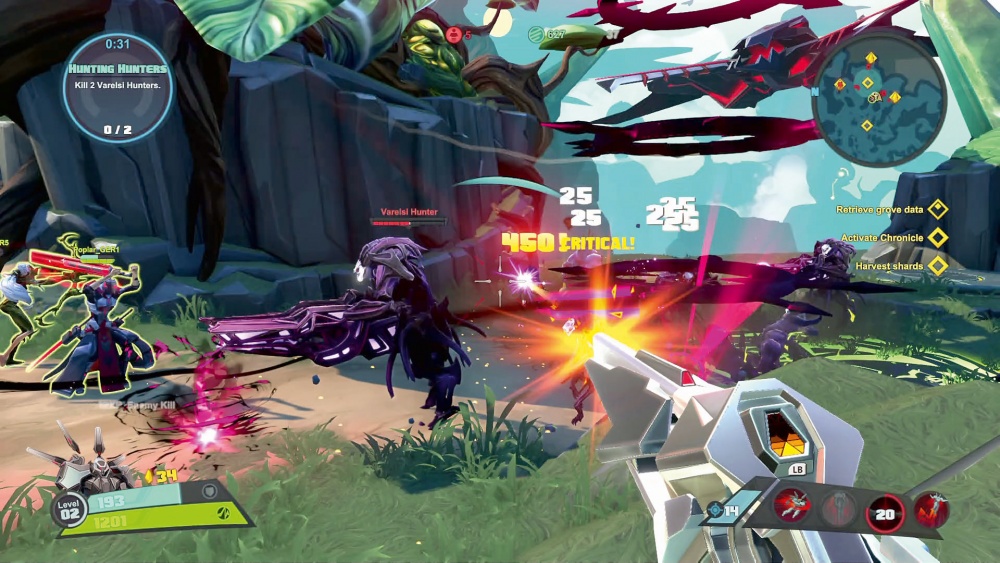Viewport: 1000px width, 563px height.
Task: Click the yellow shard currency icon
Action: (147, 475)
